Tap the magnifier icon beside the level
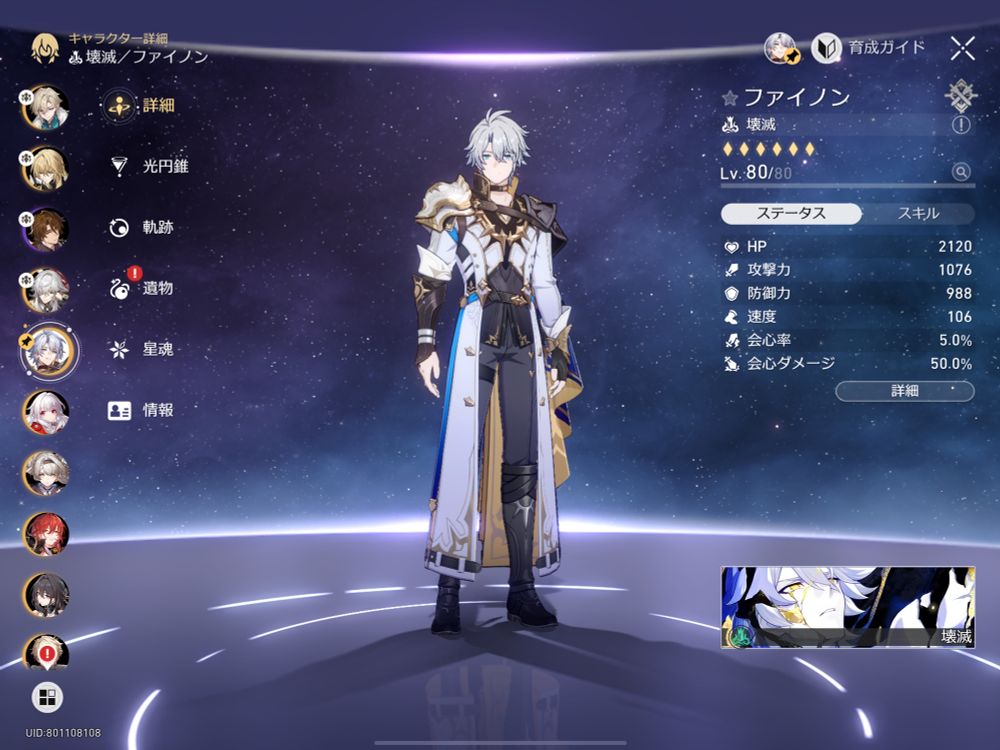Screen dimensions: 1000x750 point(961,172)
